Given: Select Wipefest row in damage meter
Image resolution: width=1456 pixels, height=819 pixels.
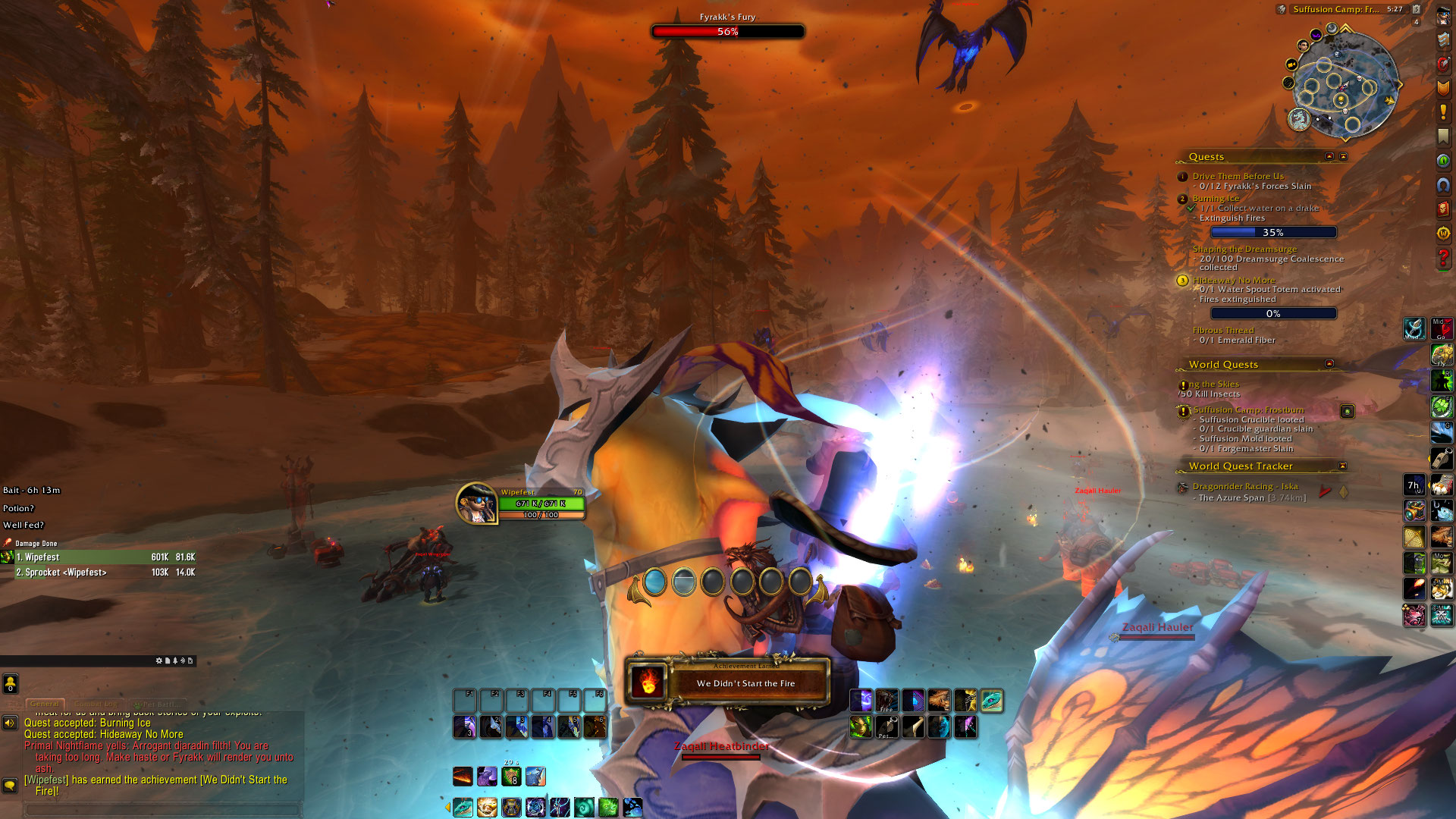Looking at the screenshot, I should (x=99, y=557).
